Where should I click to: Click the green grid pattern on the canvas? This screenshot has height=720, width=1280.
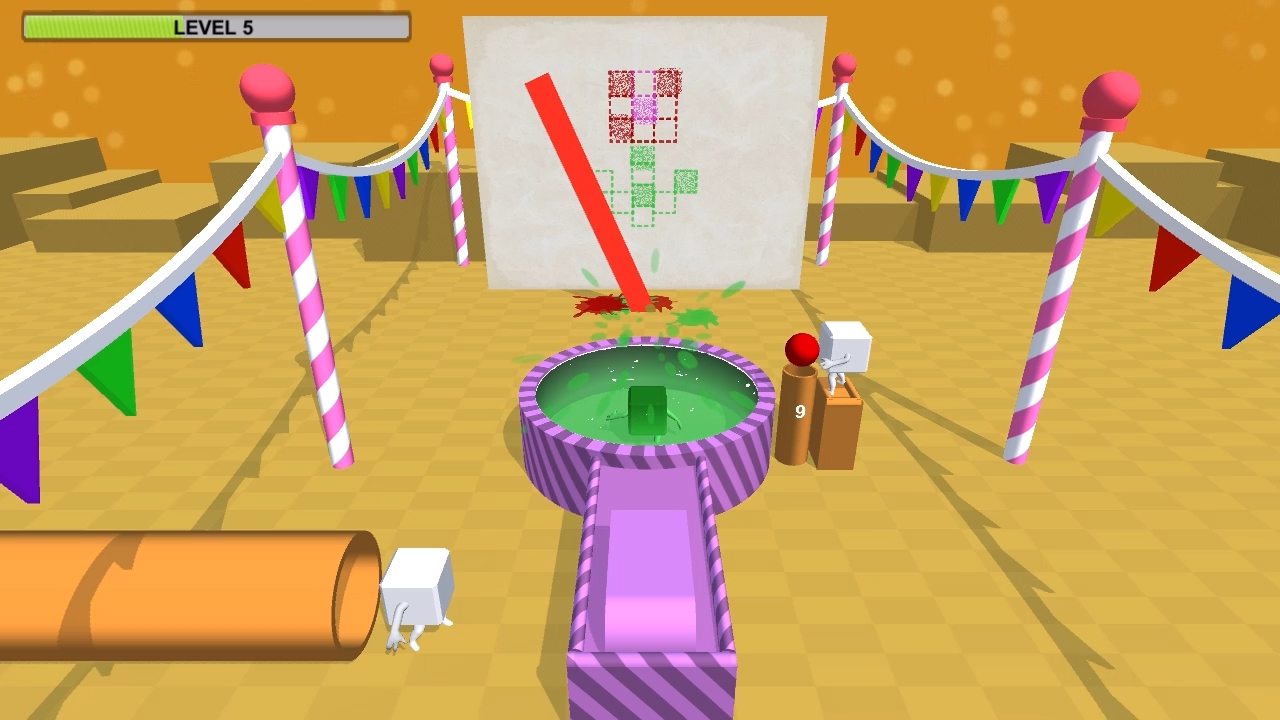point(650,190)
